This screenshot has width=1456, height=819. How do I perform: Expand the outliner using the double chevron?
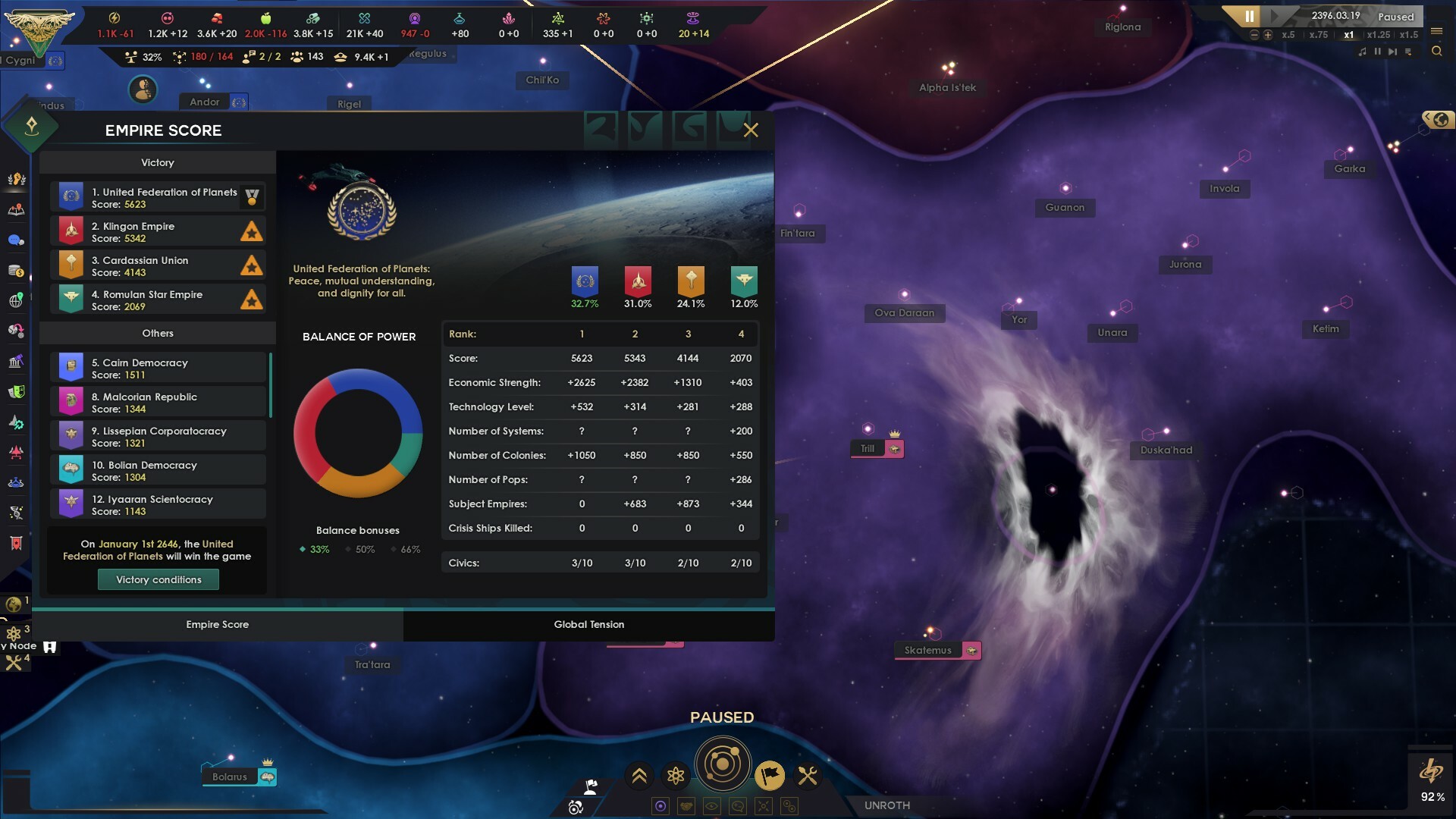tap(639, 775)
